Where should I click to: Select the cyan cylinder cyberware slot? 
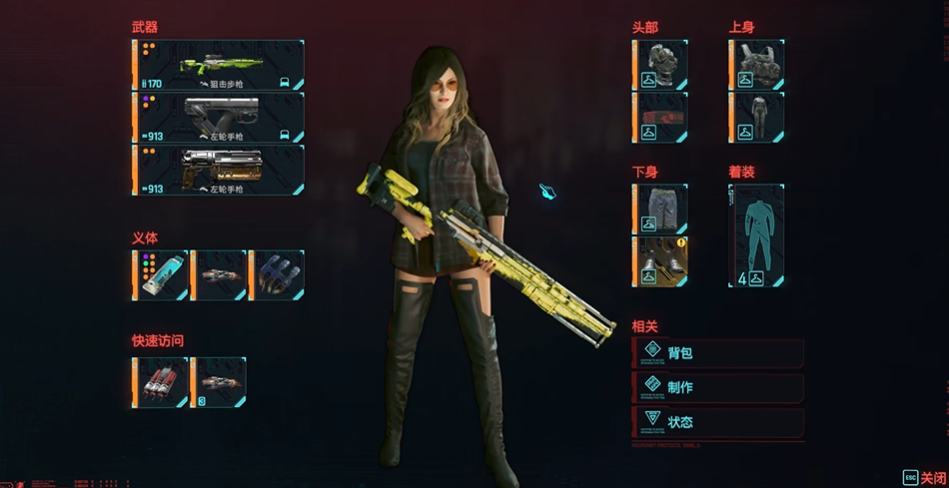click(161, 275)
